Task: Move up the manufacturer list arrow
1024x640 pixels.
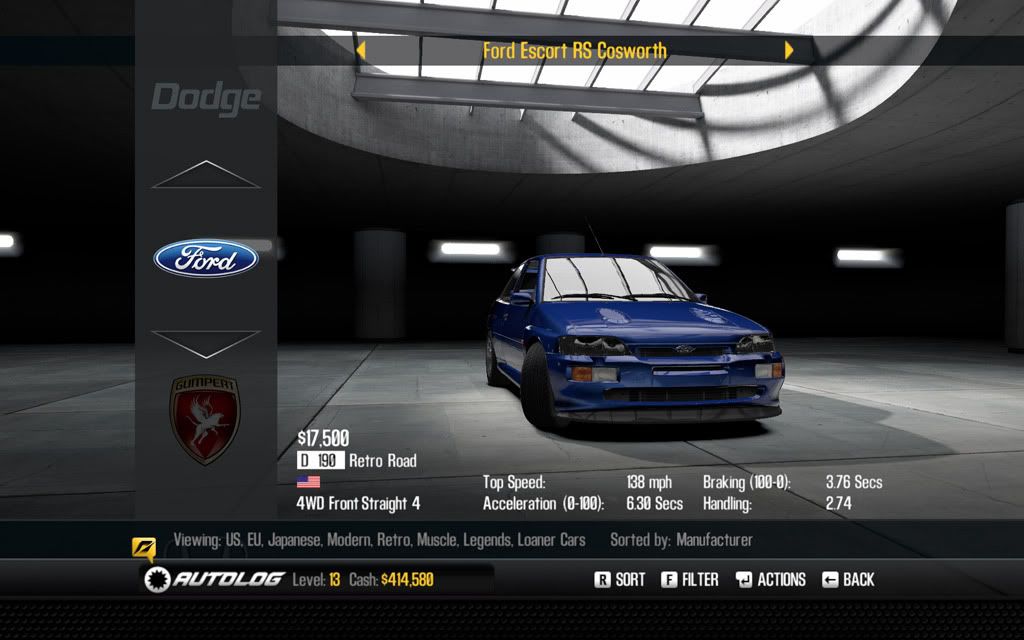Action: [x=206, y=175]
